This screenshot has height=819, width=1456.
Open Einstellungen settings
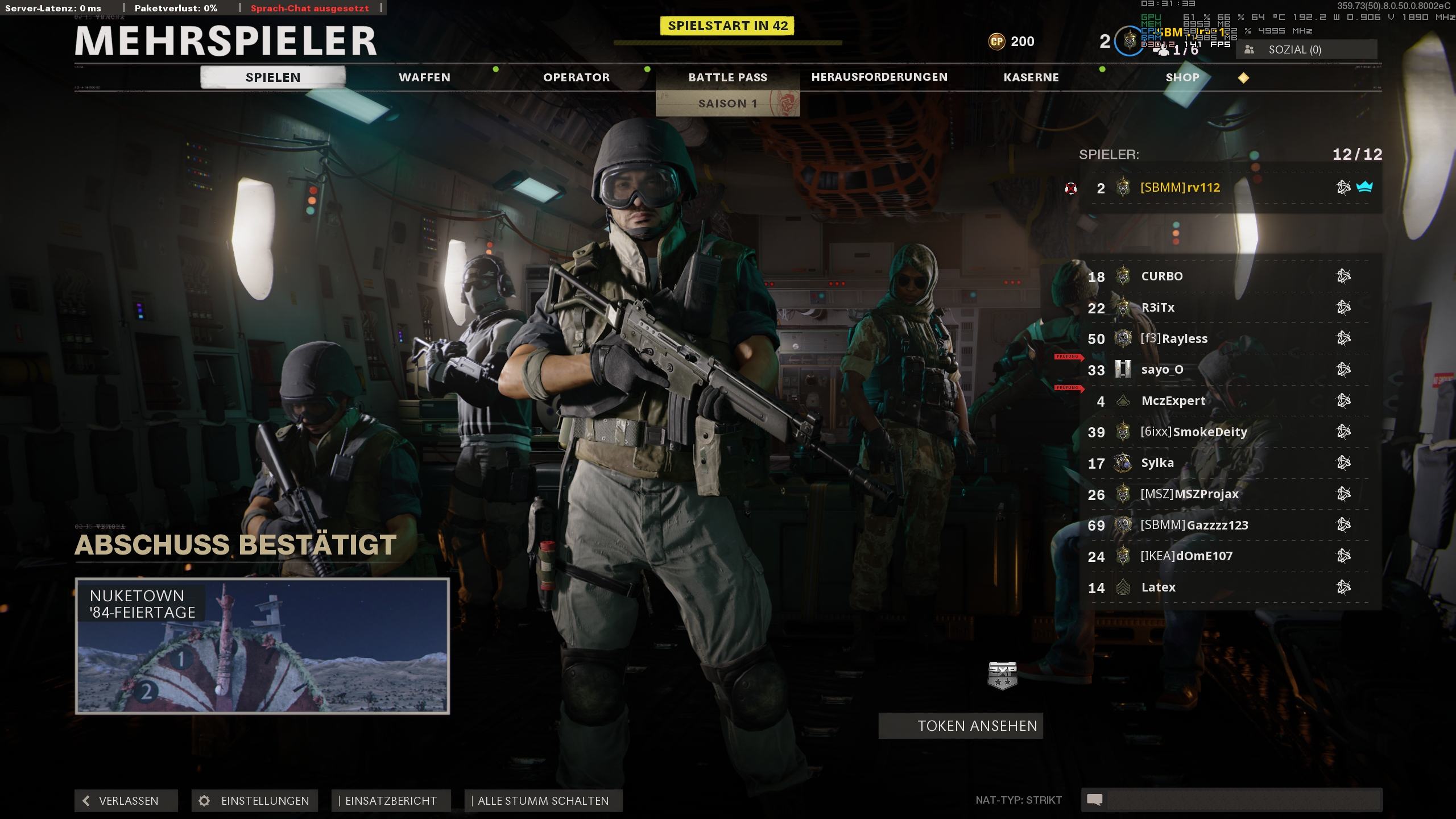coord(255,801)
